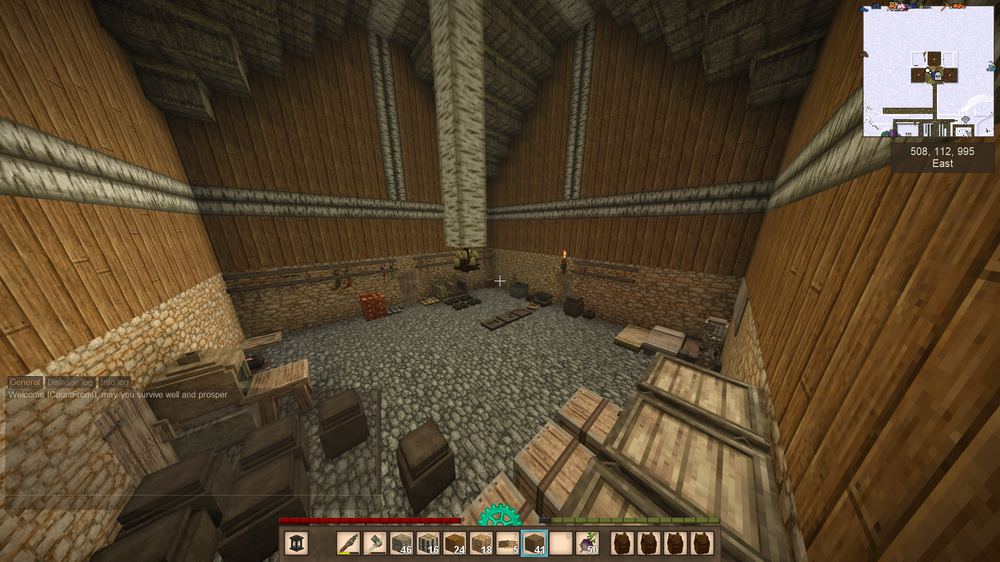This screenshot has width=1000, height=562.
Task: Select the wooden block stack of 24
Action: point(455,543)
